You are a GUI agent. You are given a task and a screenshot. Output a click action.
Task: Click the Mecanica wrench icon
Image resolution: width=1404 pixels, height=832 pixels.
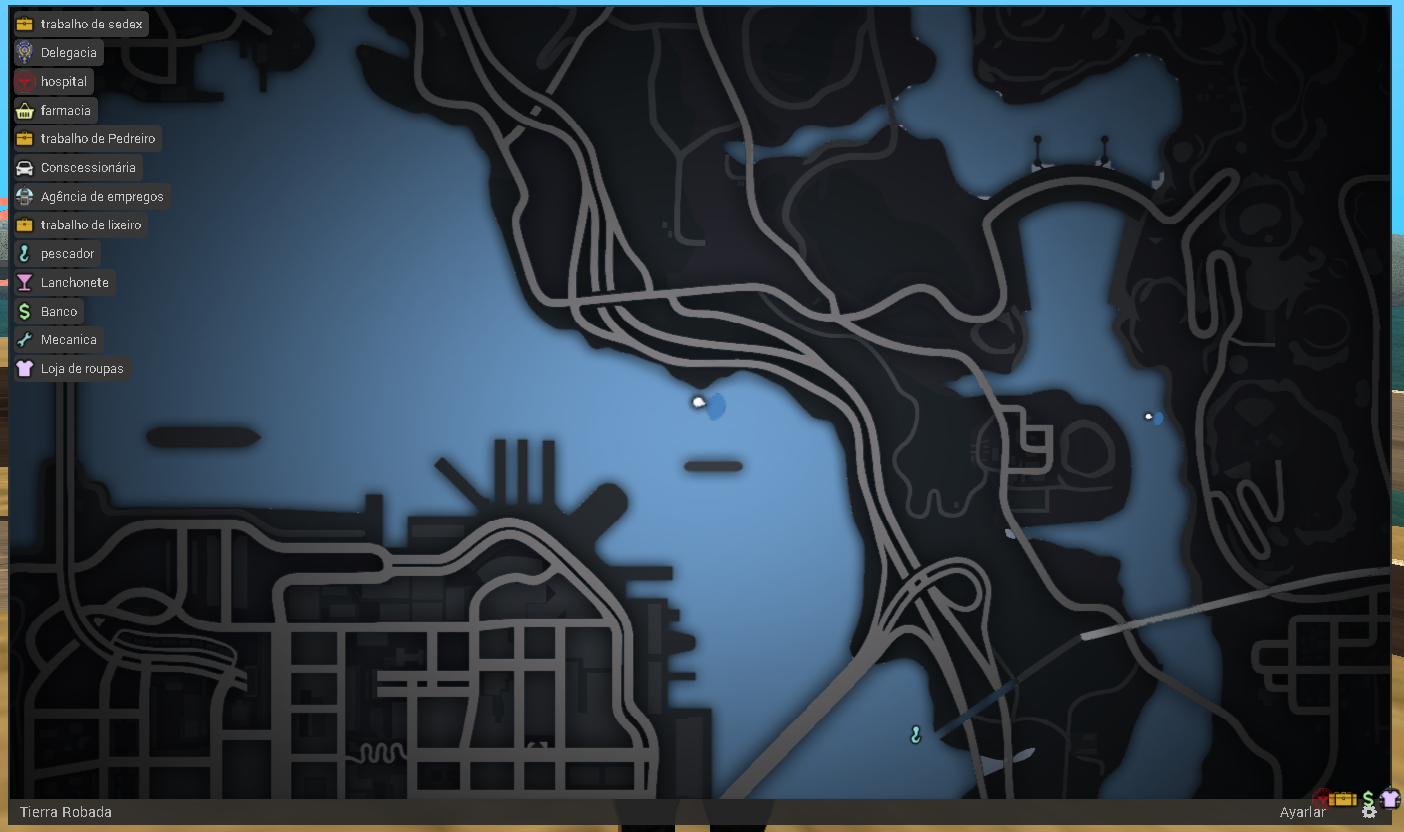click(24, 339)
